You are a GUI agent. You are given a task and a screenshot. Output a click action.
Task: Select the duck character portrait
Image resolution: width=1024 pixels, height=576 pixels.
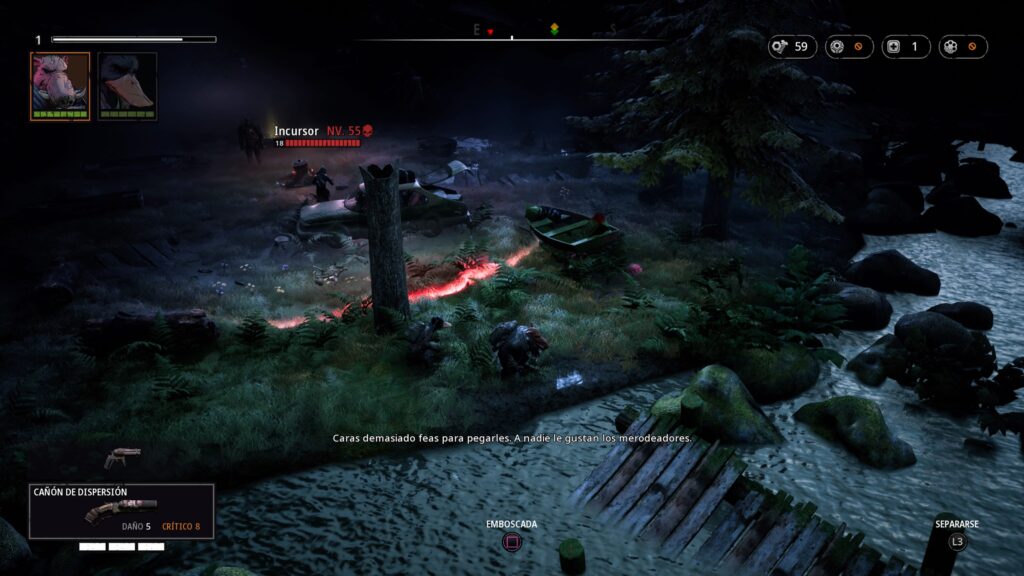pos(127,85)
